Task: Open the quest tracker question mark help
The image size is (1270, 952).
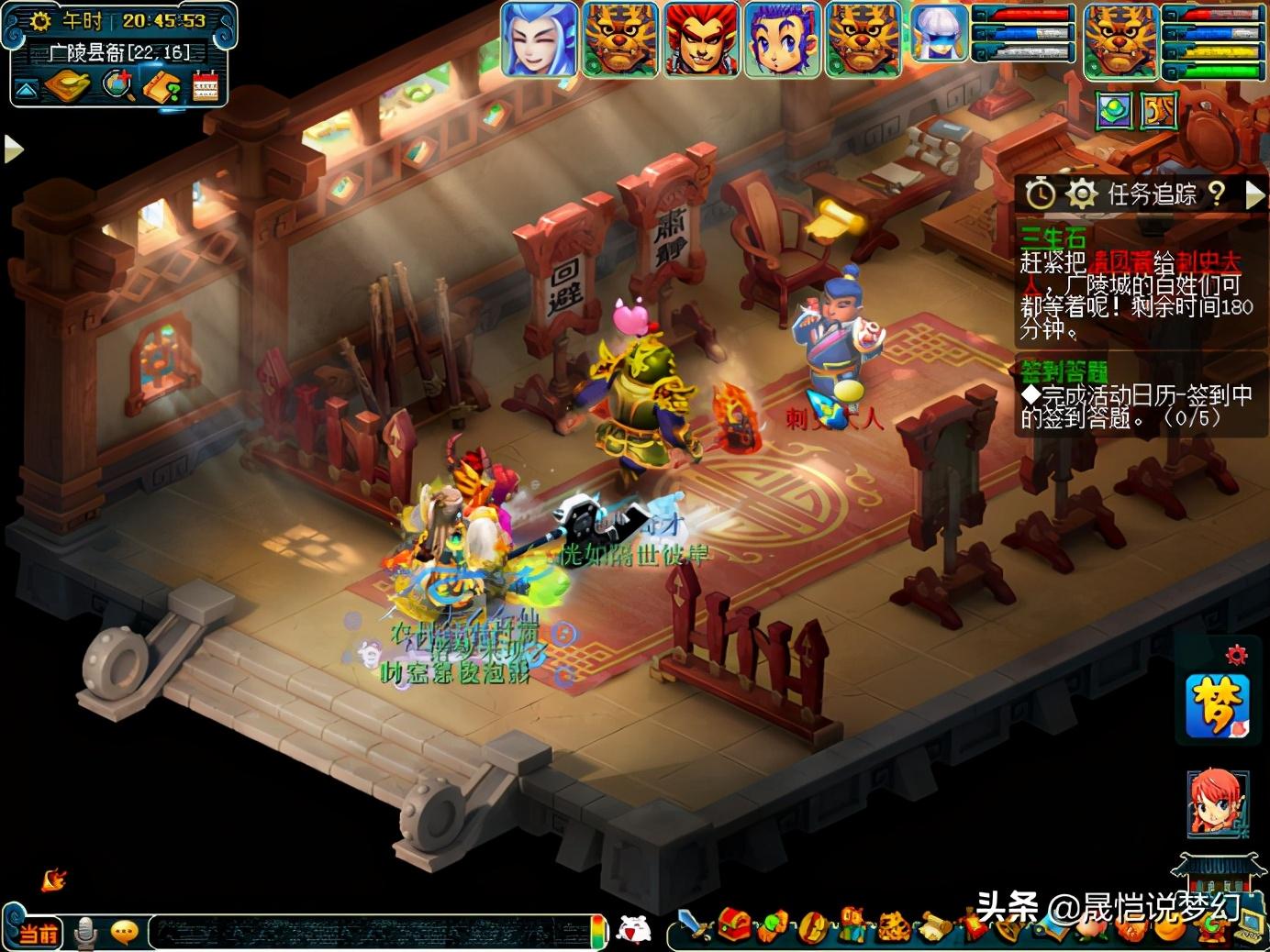Action: (1217, 193)
